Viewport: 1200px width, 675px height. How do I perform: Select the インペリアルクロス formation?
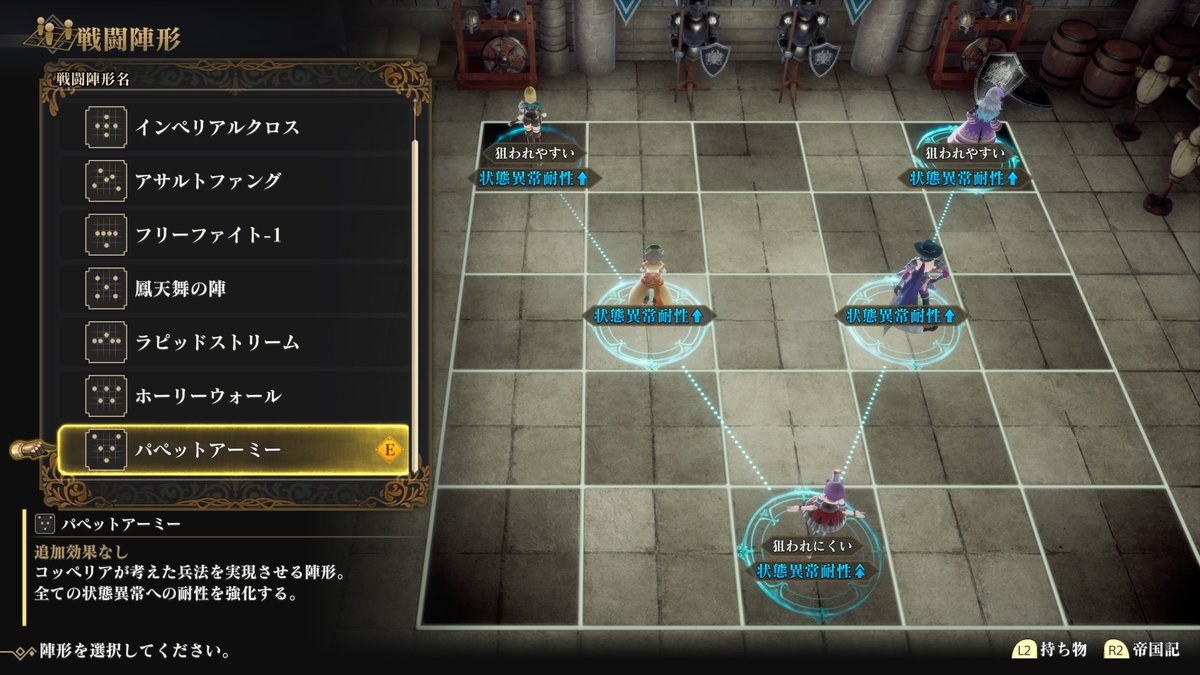coord(233,128)
